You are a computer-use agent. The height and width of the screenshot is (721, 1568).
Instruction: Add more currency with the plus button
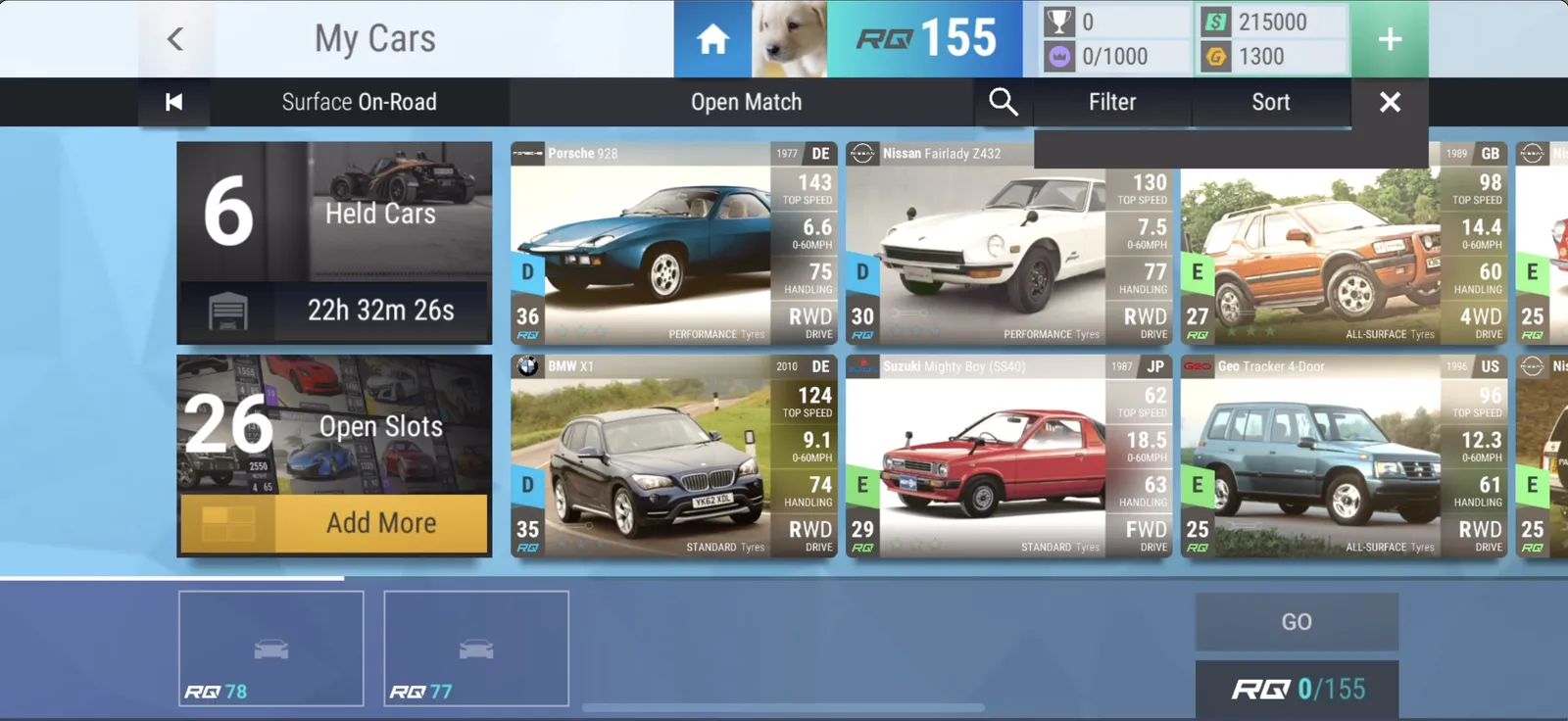tap(1390, 39)
